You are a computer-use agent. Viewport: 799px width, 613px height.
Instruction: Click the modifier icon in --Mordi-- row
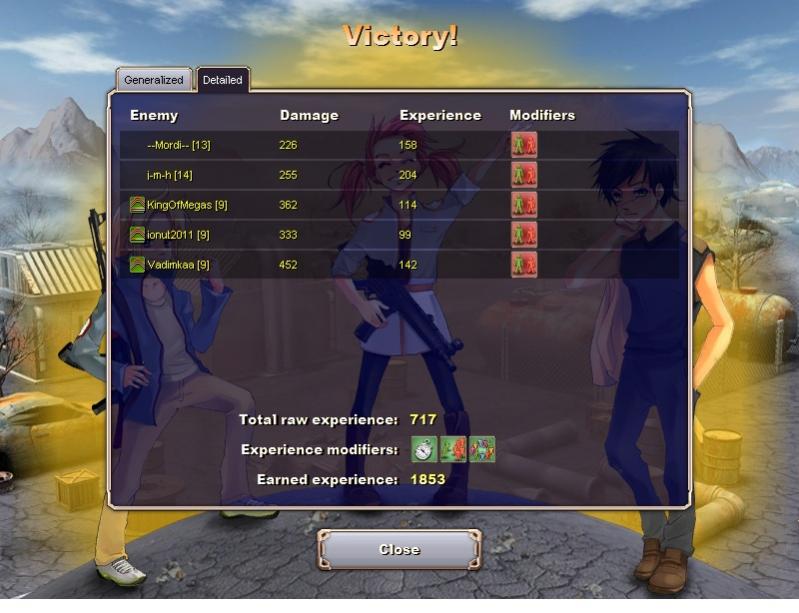[x=524, y=145]
